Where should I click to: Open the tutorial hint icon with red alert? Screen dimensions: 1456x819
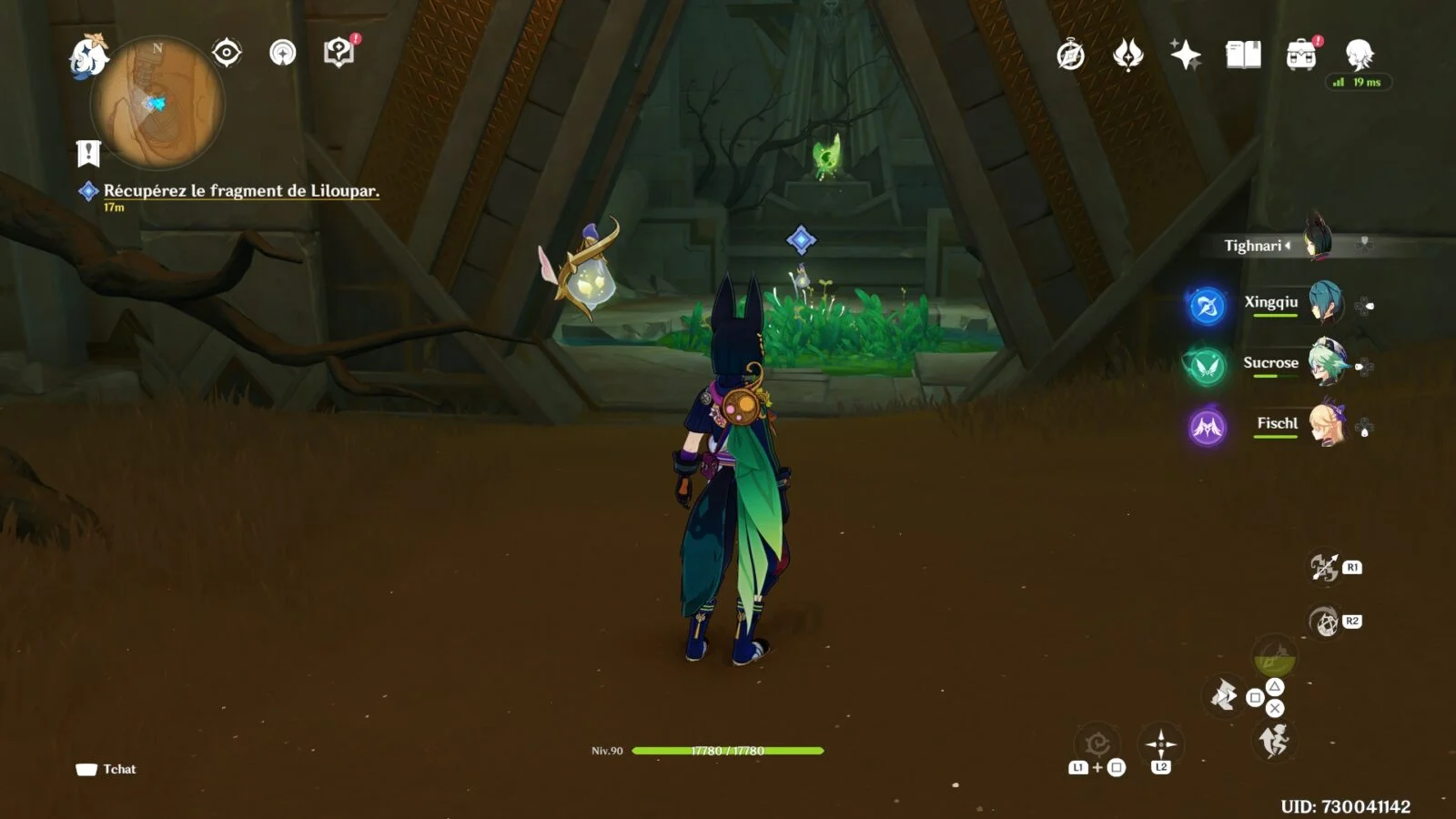(x=339, y=53)
